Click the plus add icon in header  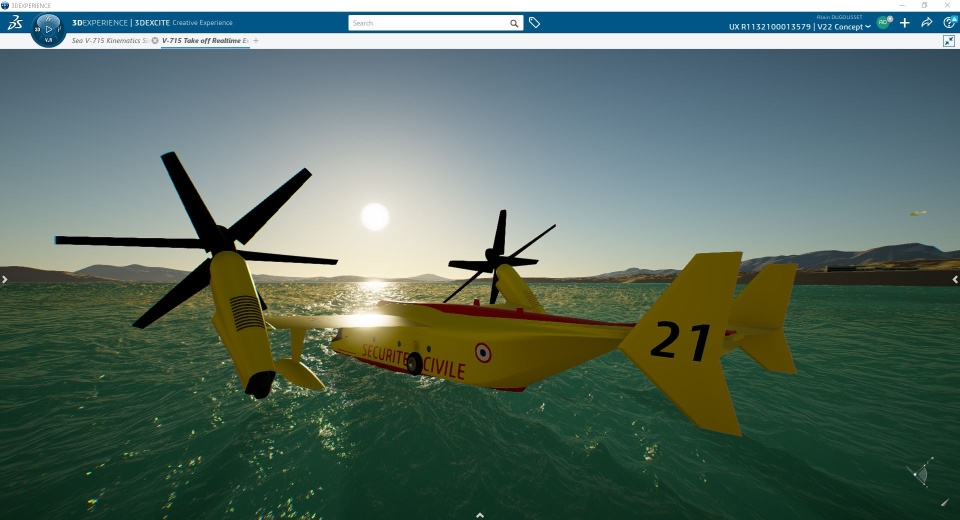[905, 23]
